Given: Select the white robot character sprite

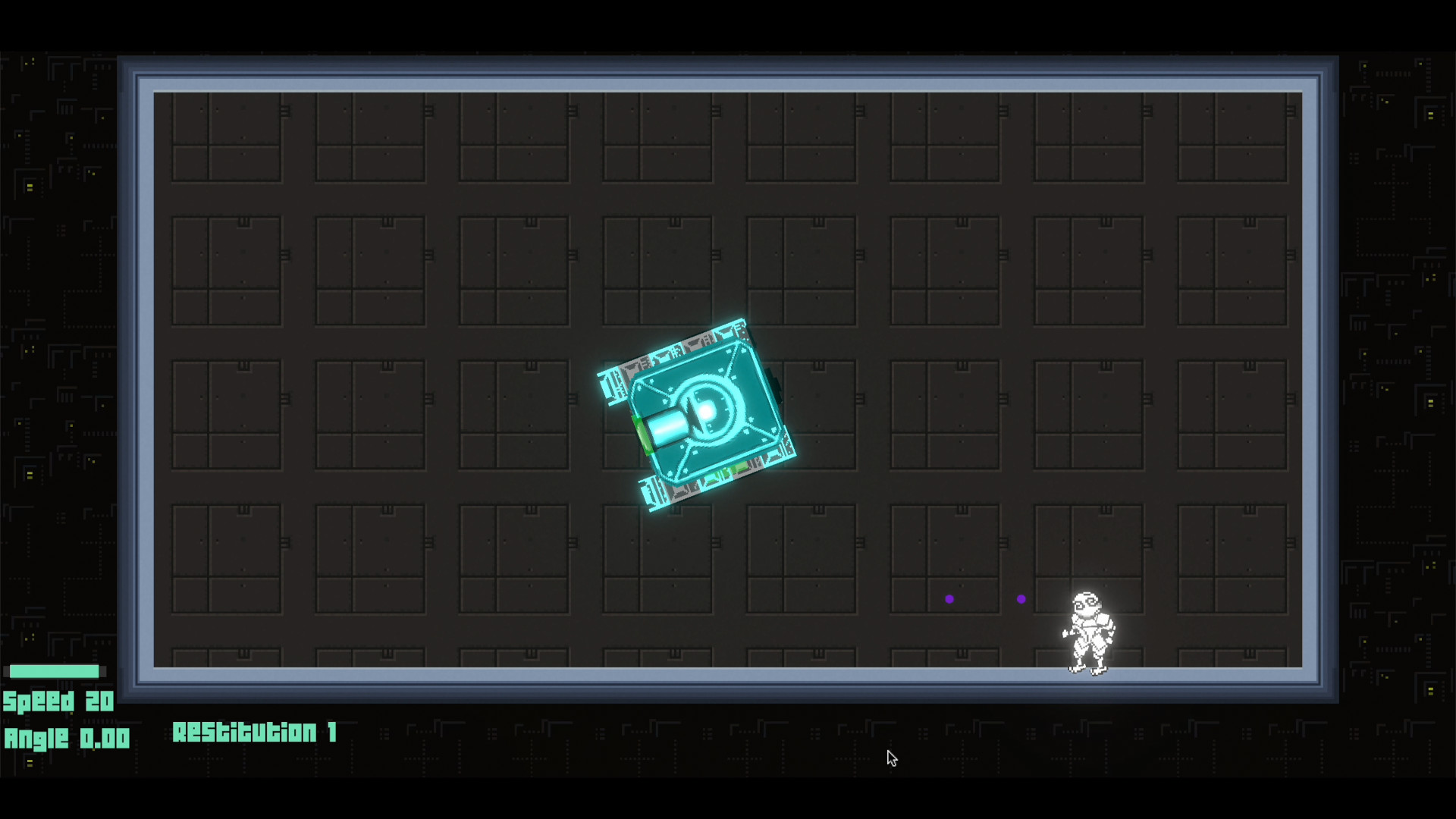Looking at the screenshot, I should (x=1090, y=633).
